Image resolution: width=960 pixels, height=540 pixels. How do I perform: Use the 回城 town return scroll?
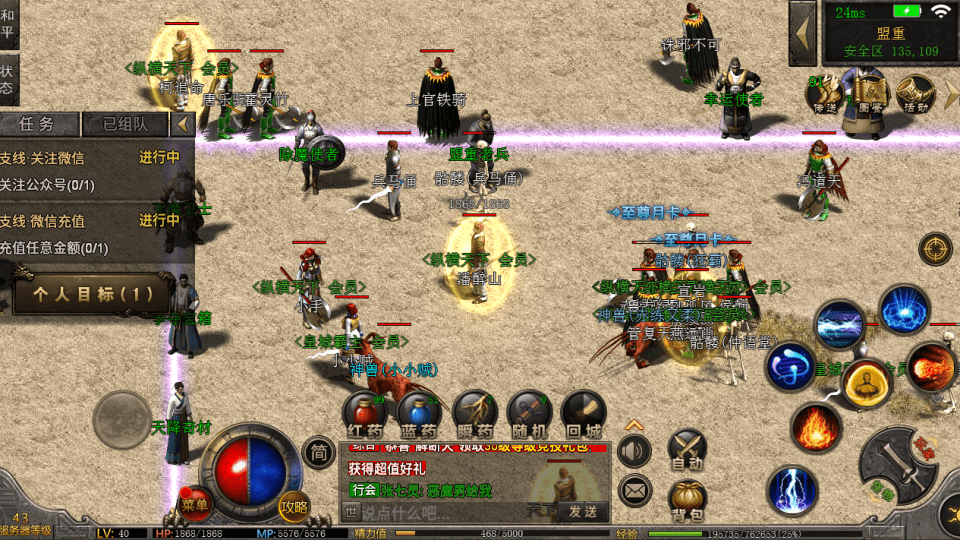tap(582, 412)
